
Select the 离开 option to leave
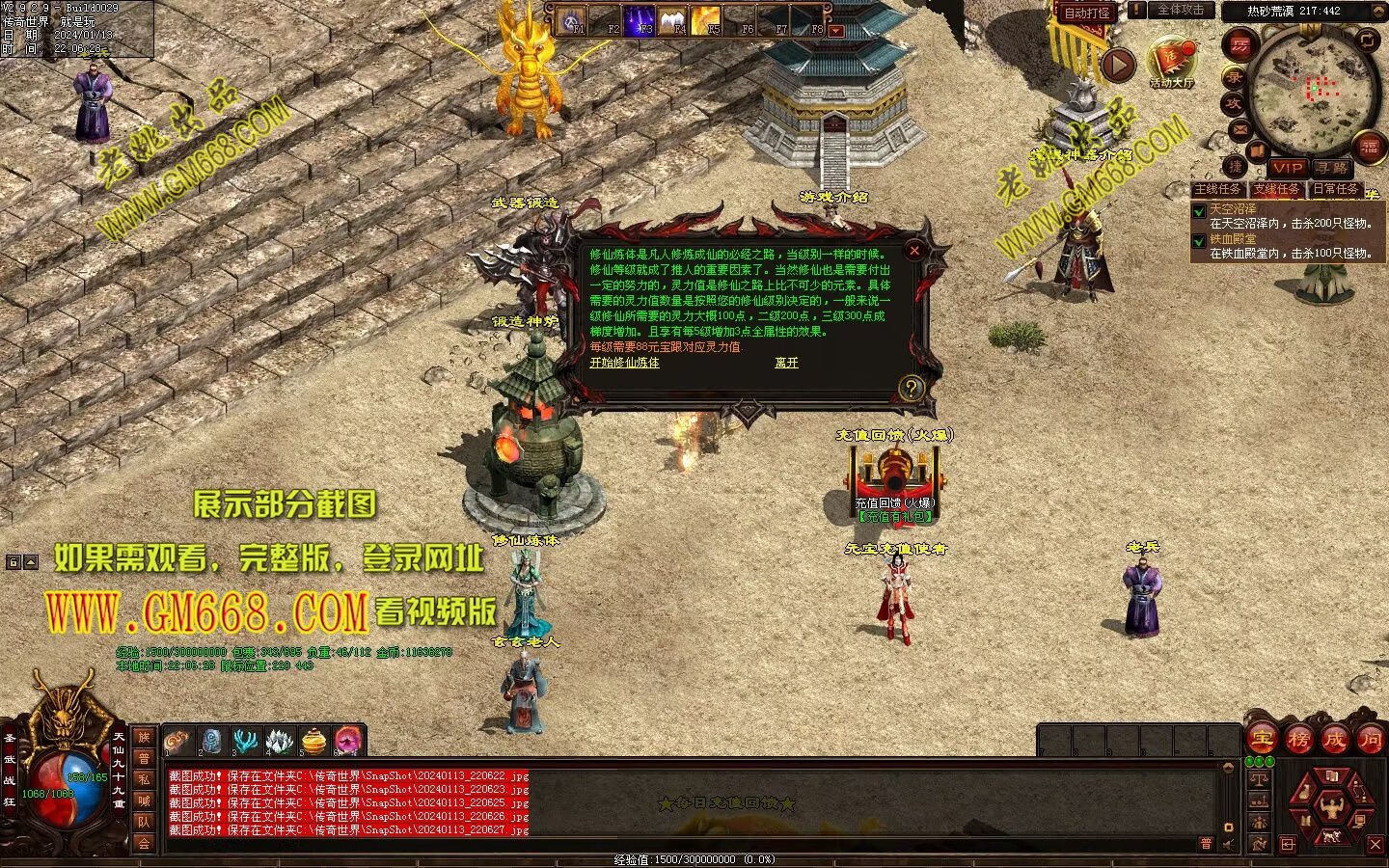[x=786, y=363]
